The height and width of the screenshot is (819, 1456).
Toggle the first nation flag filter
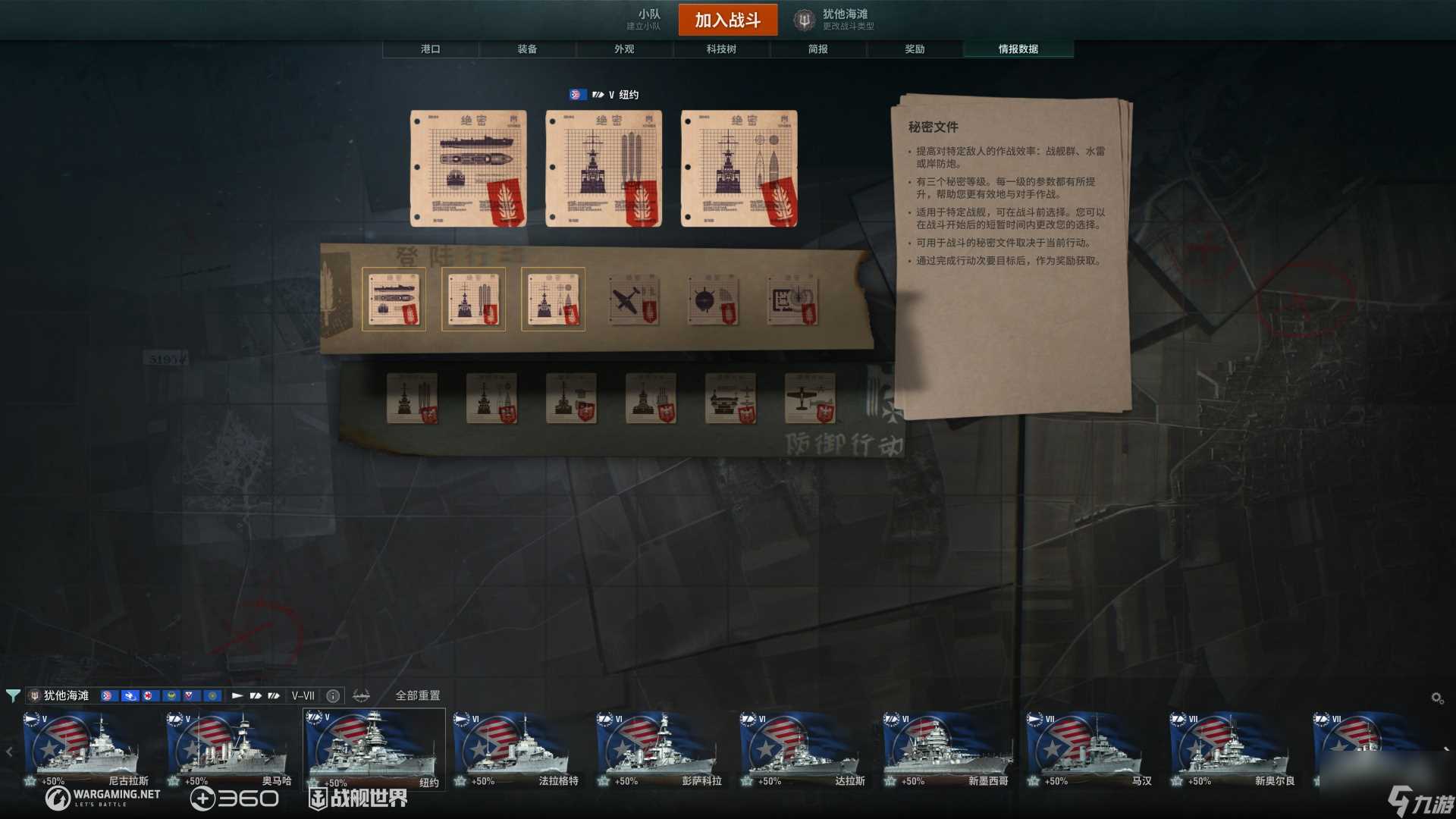105,695
